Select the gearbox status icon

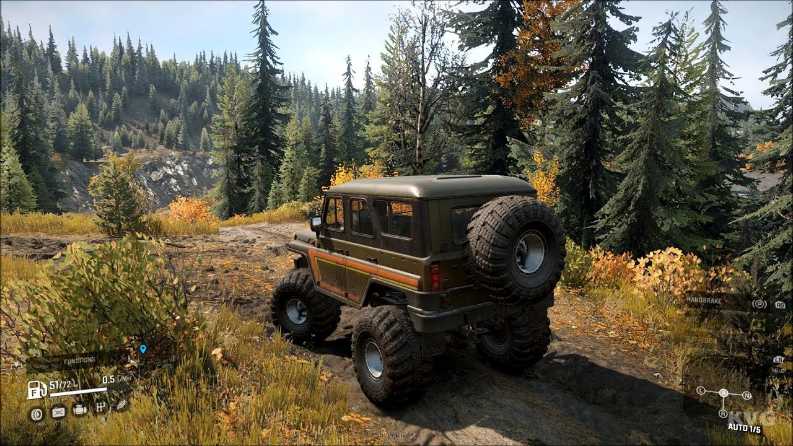click(100, 408)
